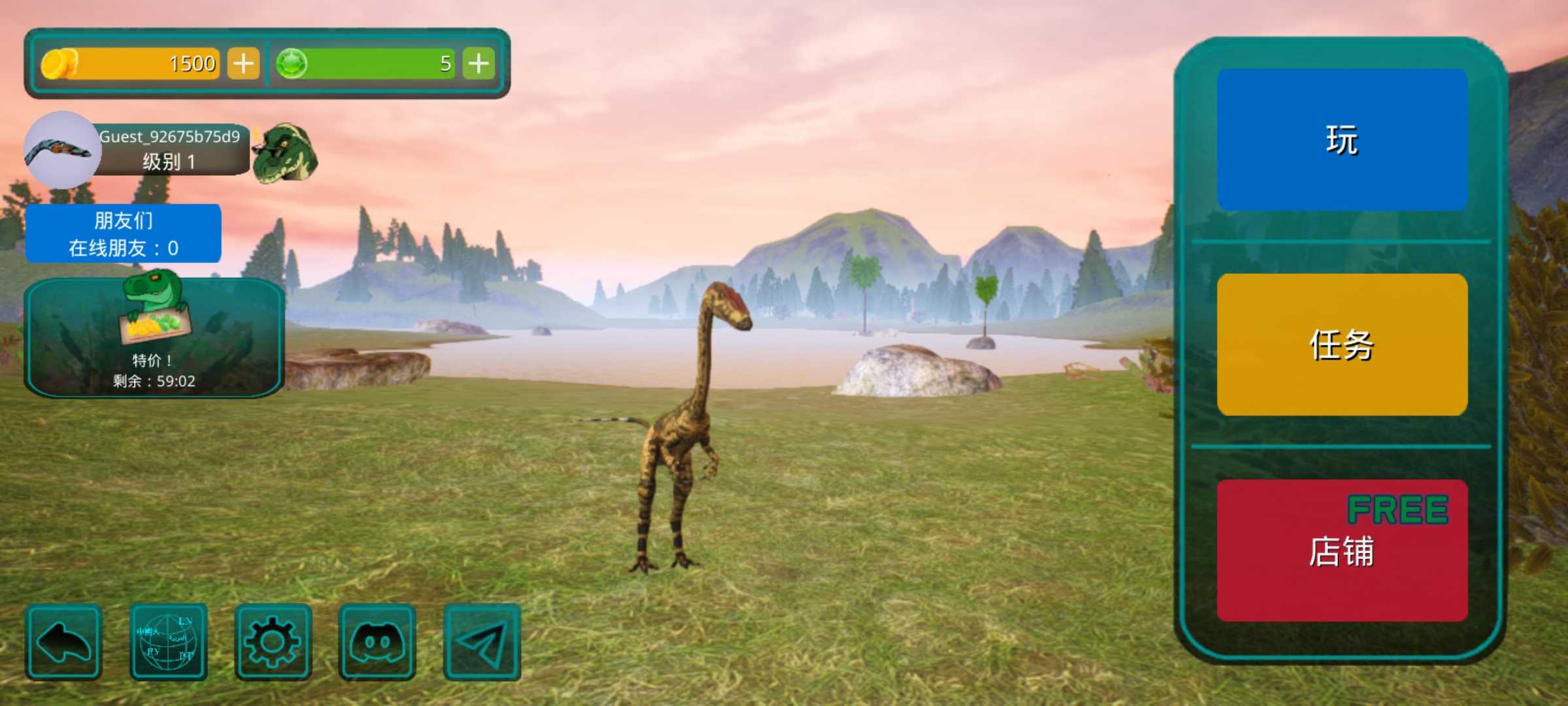Open the yellow 任务 missions menu
Screen dimensions: 1568x706
[x=1342, y=345]
